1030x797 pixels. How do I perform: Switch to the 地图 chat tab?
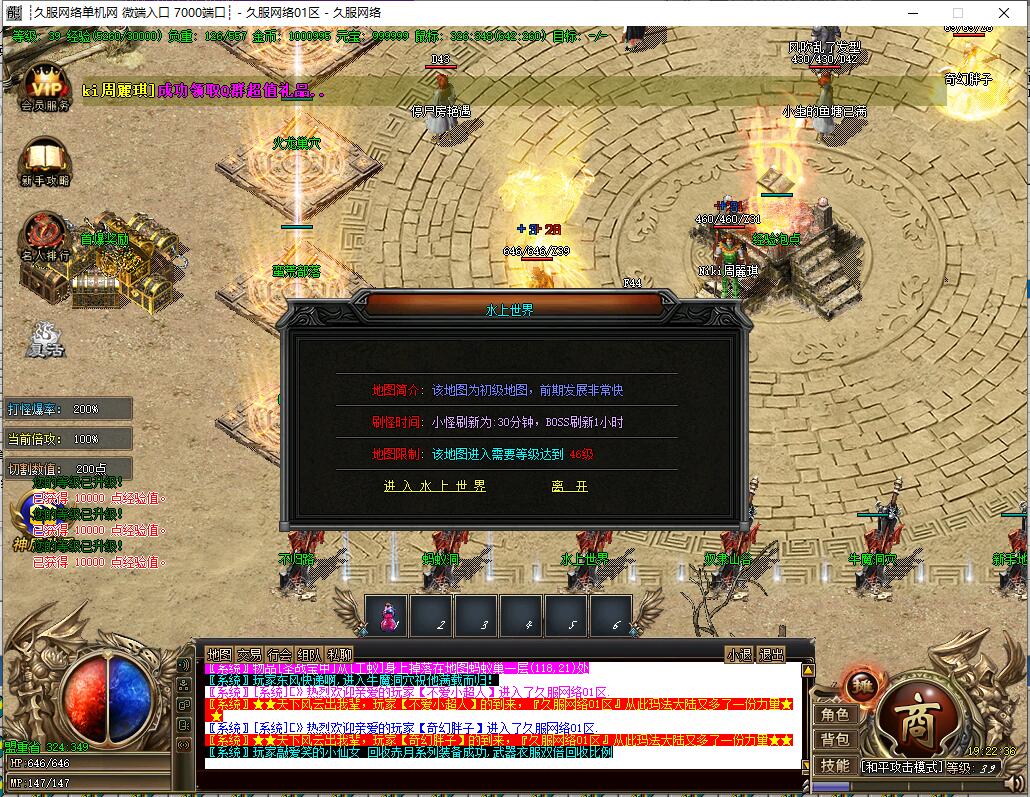click(219, 655)
